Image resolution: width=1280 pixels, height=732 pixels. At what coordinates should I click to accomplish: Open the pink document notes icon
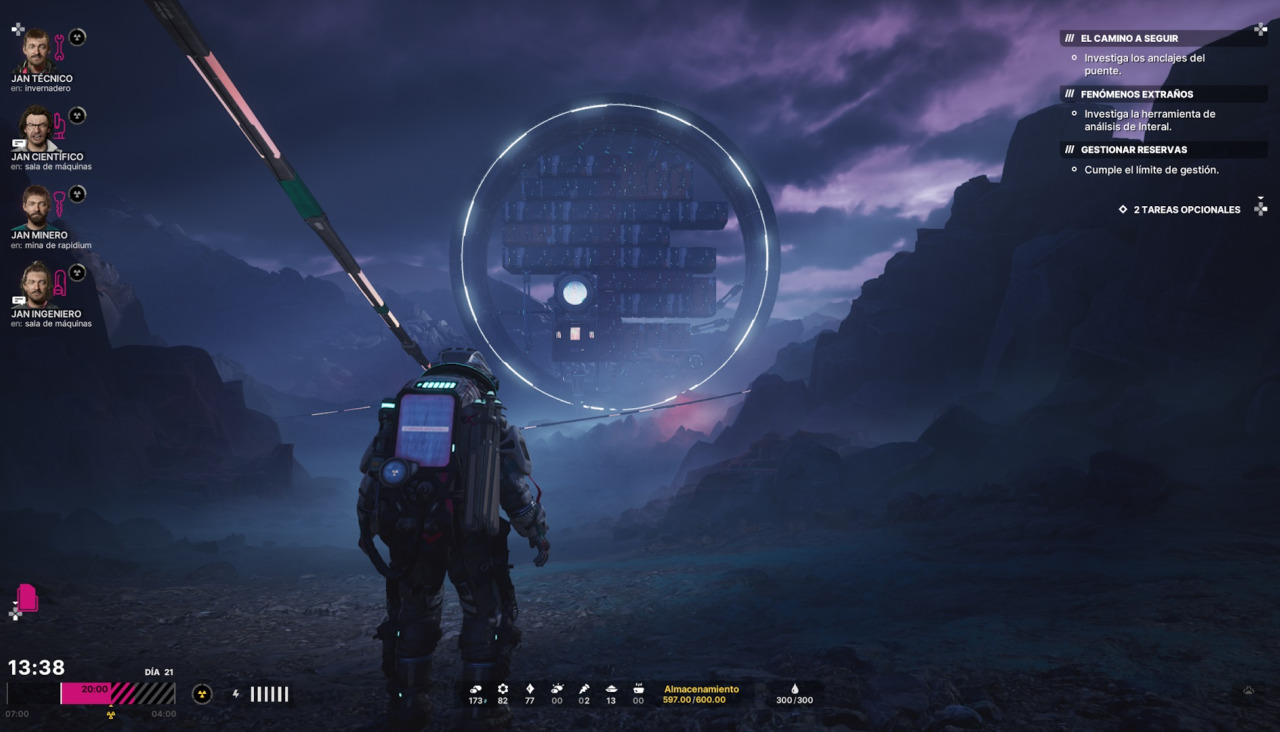27,598
